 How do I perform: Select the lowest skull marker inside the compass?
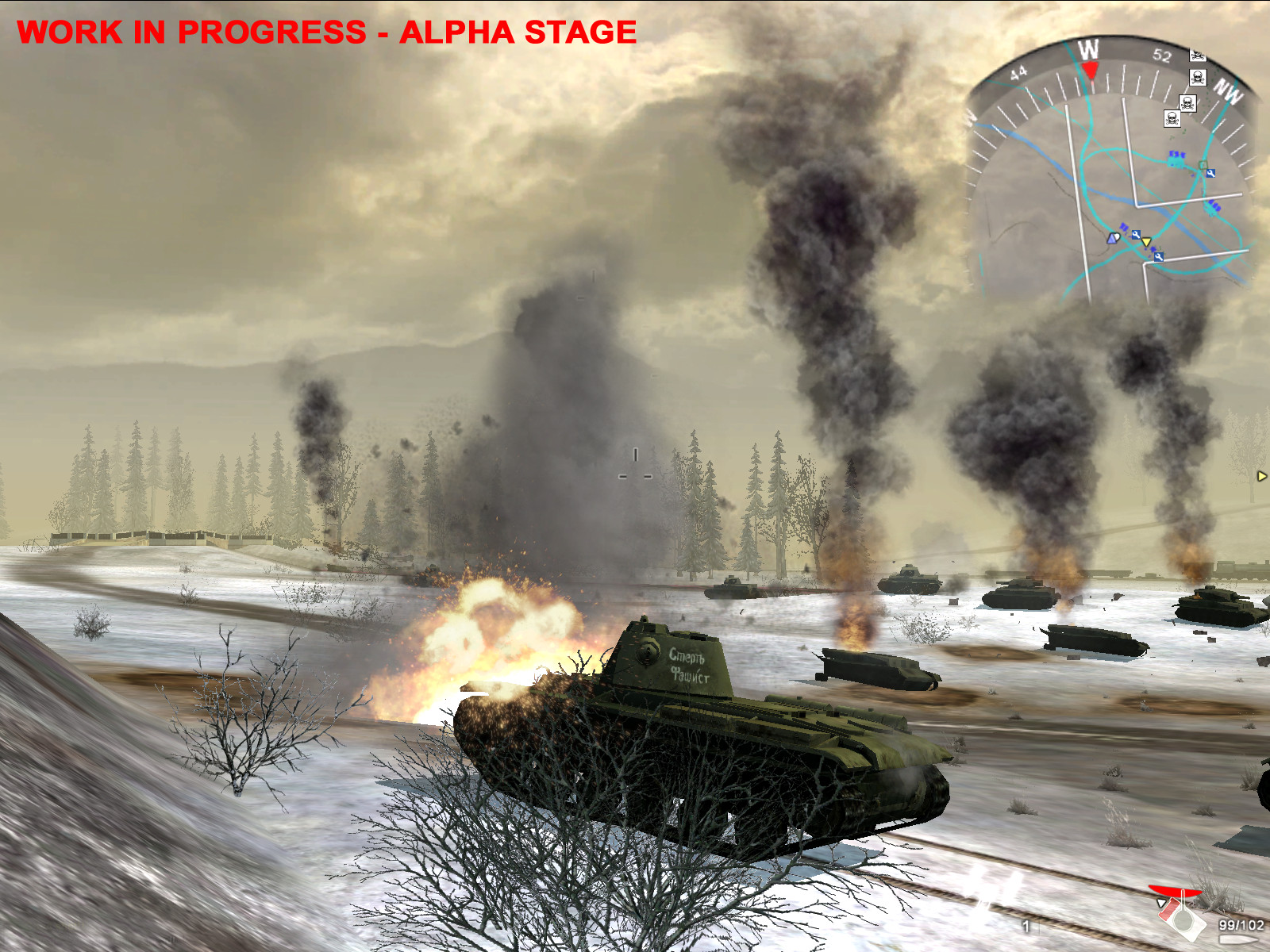click(1172, 119)
